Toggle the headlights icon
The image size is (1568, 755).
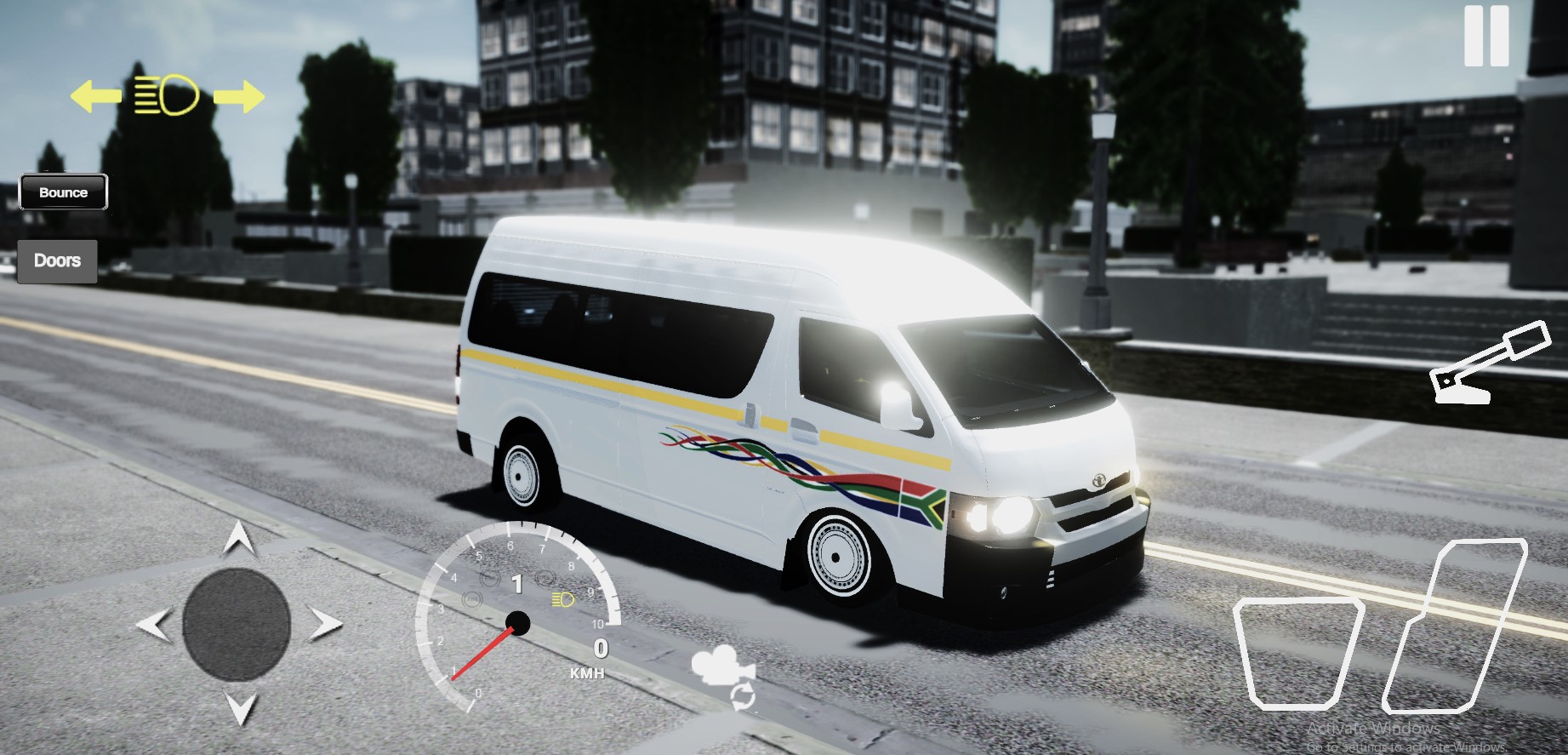pyautogui.click(x=167, y=94)
